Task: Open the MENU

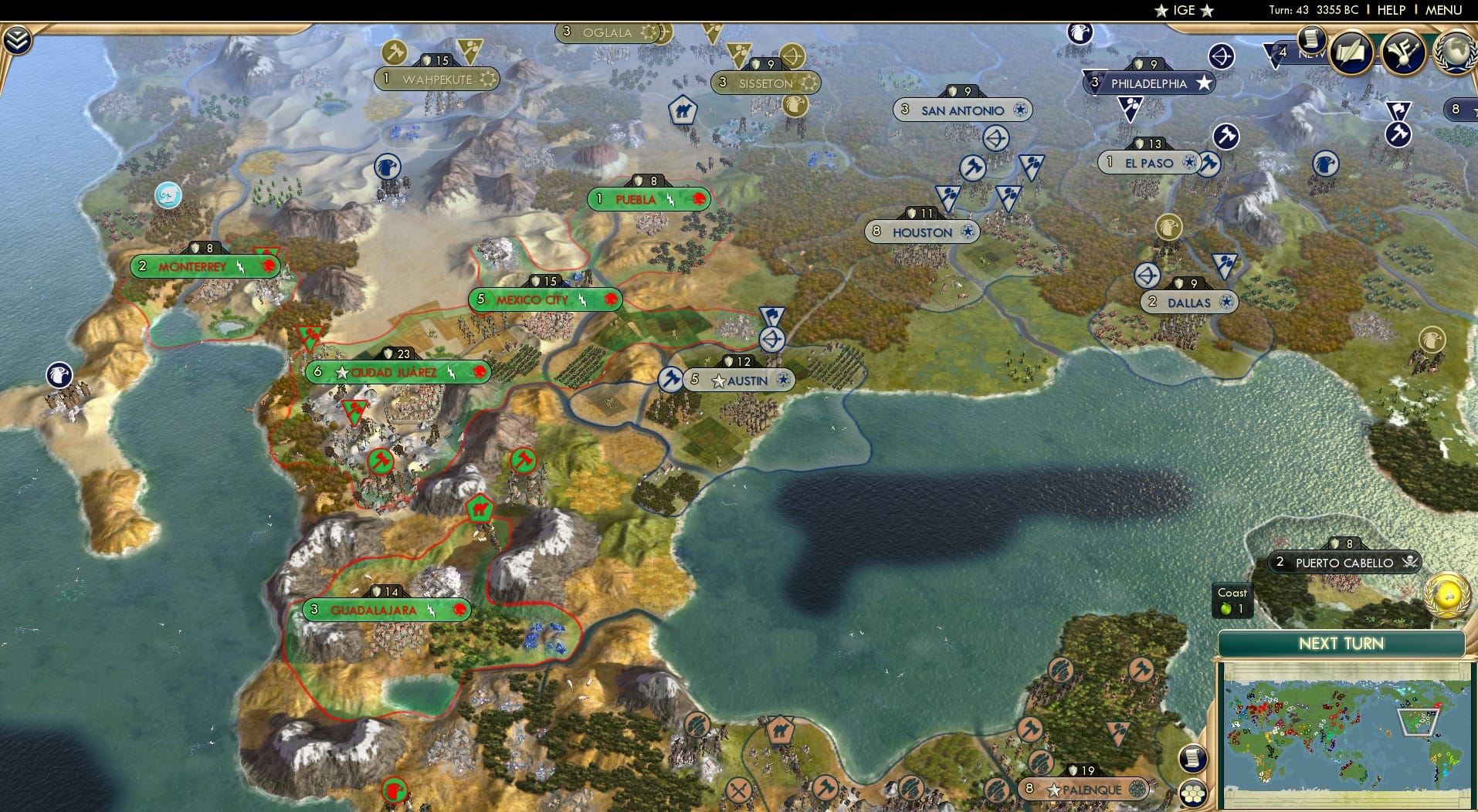Action: [1442, 10]
